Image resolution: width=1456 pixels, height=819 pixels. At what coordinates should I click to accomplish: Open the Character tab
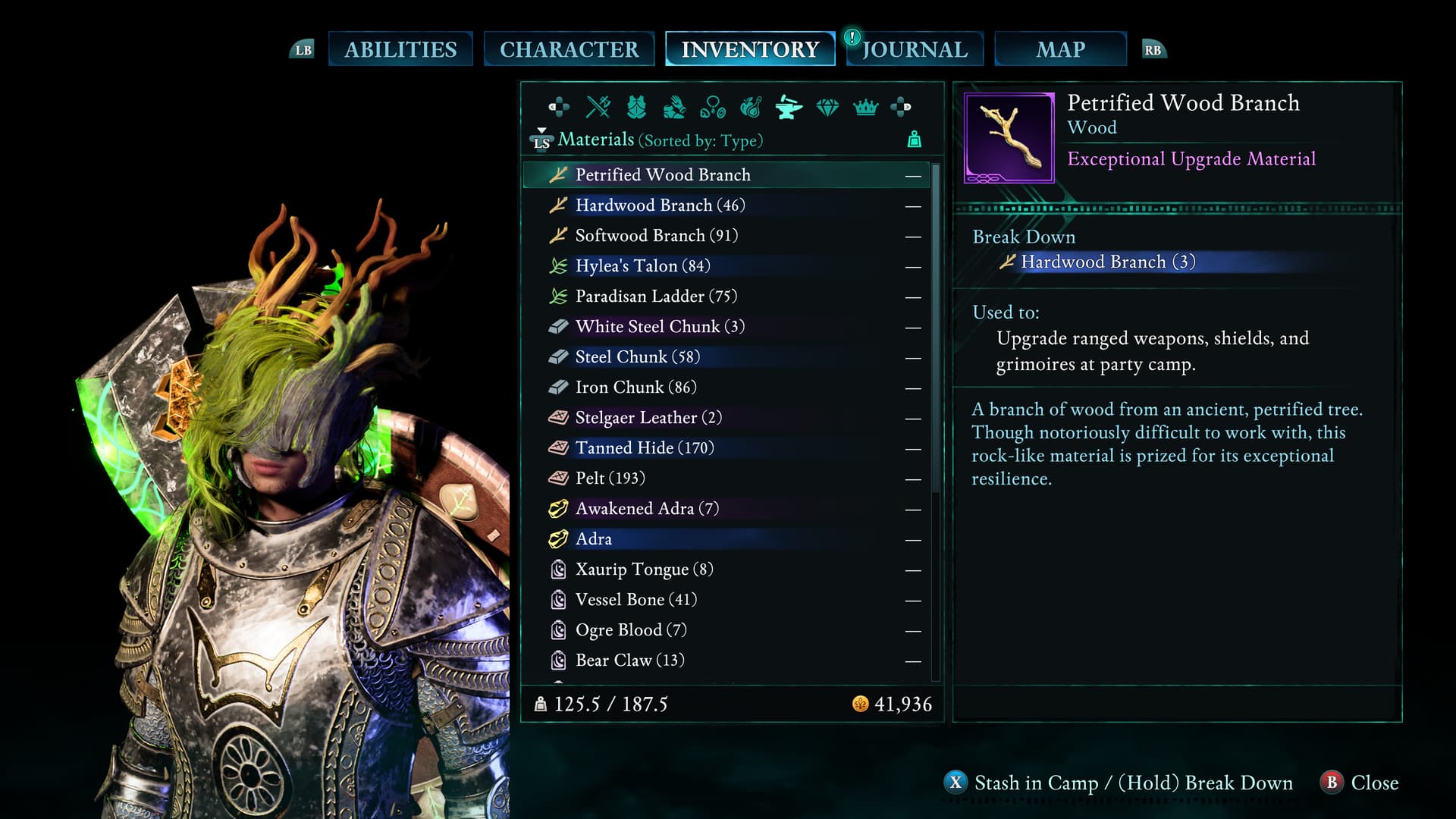569,49
